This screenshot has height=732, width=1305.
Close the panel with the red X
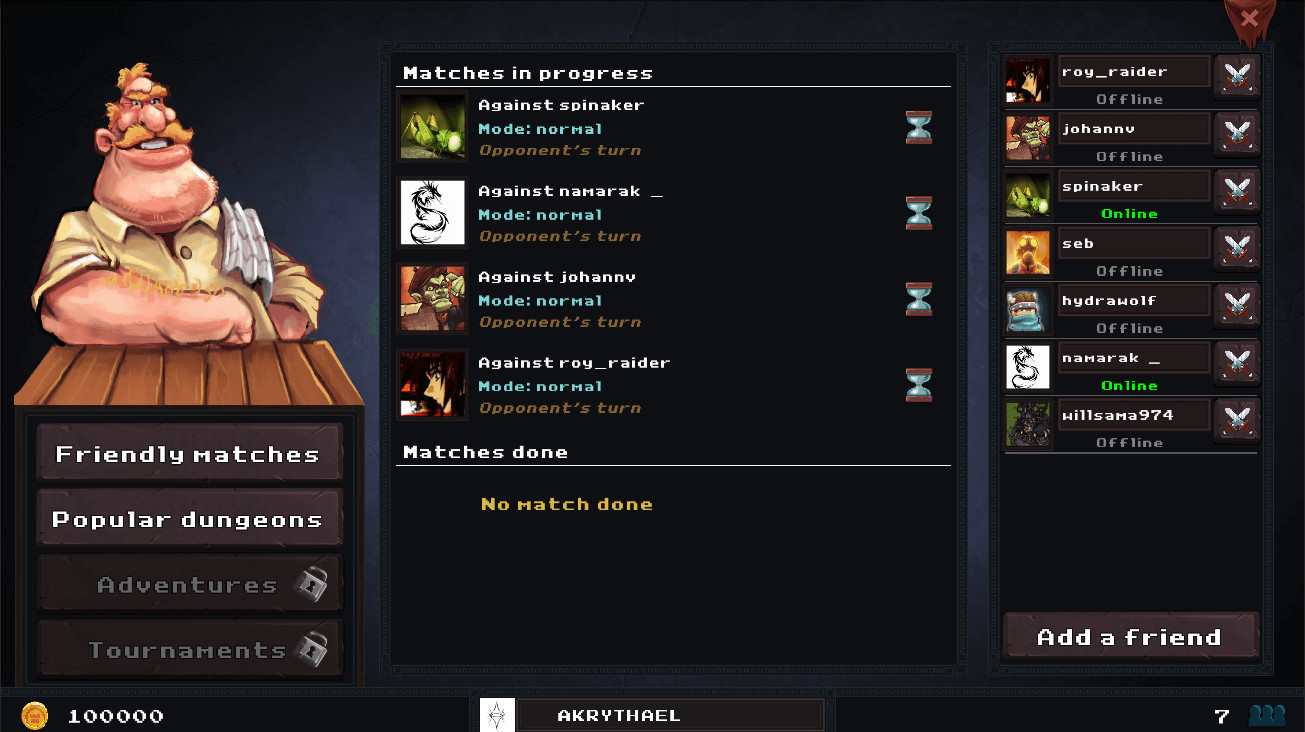1248,17
